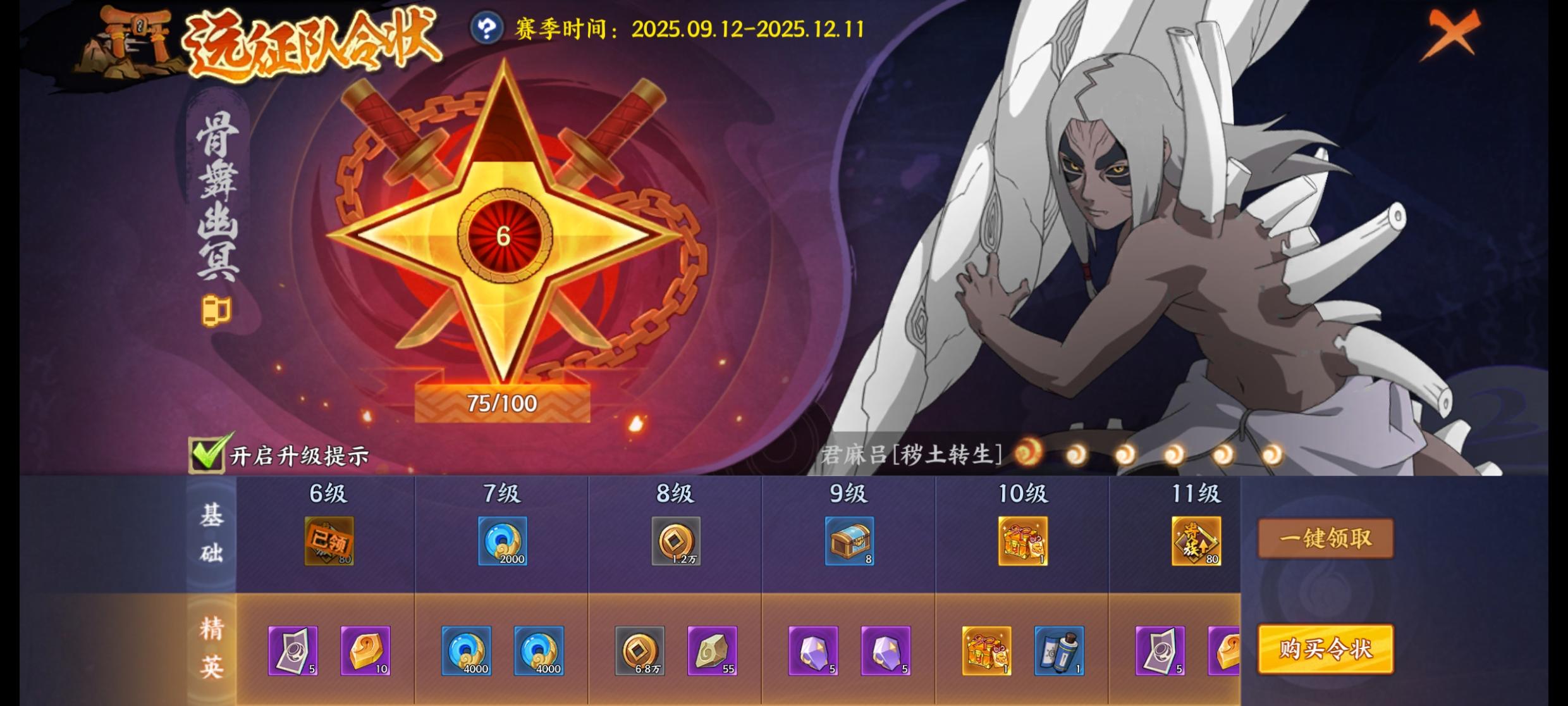Screen dimensions: 1568x706
Task: Click the gift box reward at level 10
Action: pyautogui.click(x=1024, y=541)
